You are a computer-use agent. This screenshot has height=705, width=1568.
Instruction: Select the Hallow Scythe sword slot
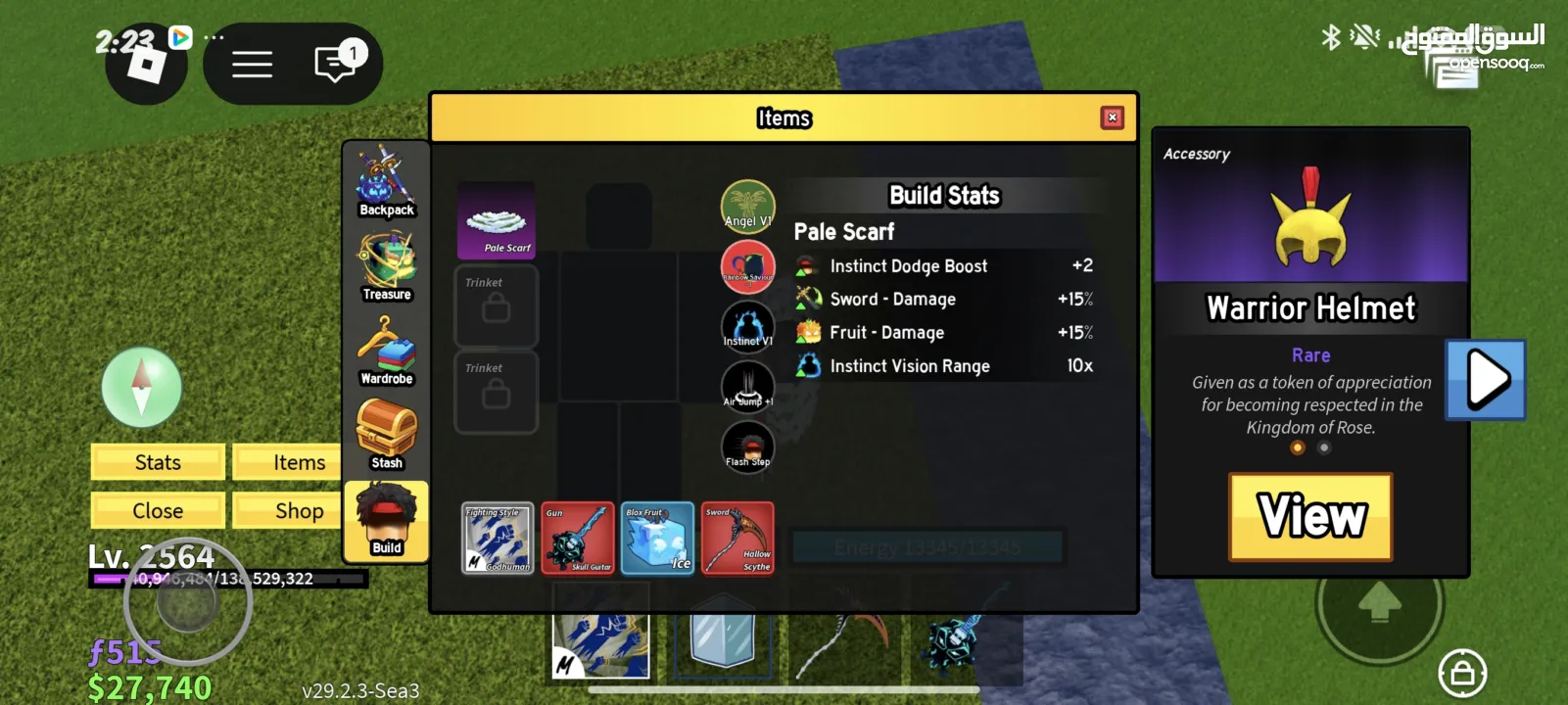[737, 538]
